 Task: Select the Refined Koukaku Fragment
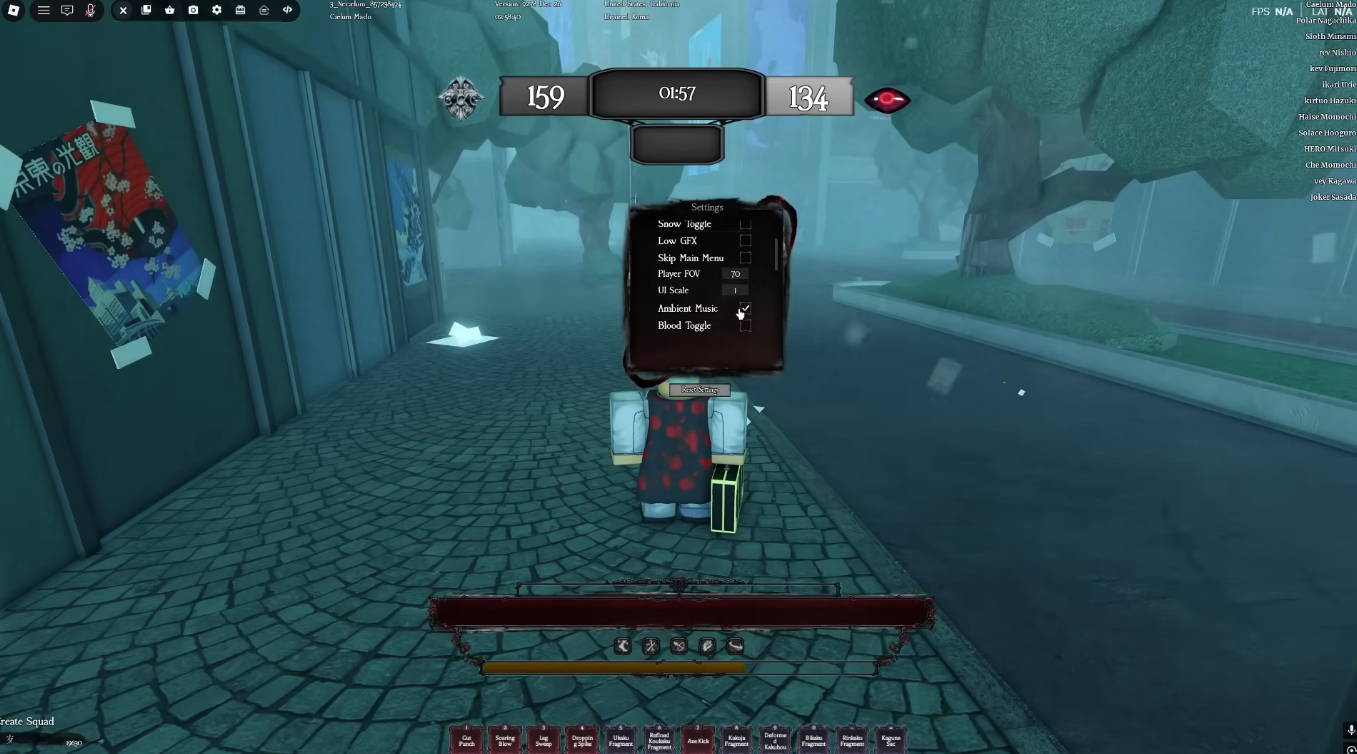pos(660,738)
